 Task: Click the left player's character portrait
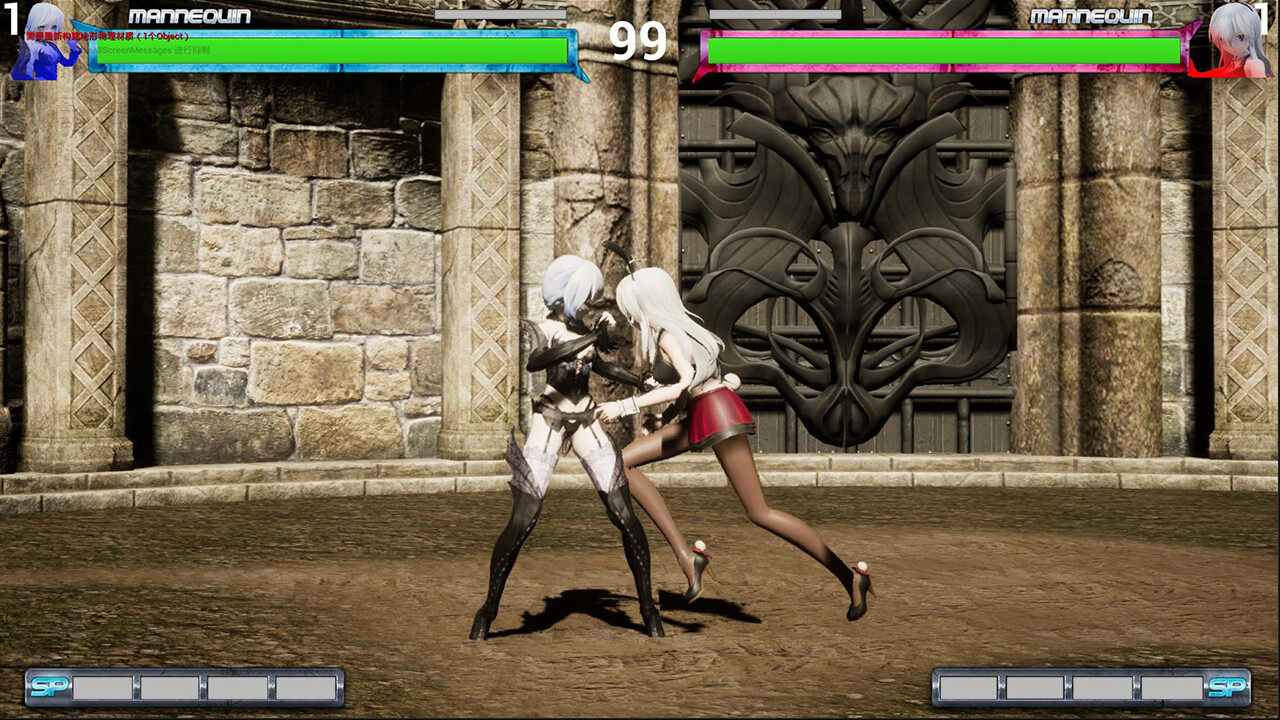pos(40,45)
